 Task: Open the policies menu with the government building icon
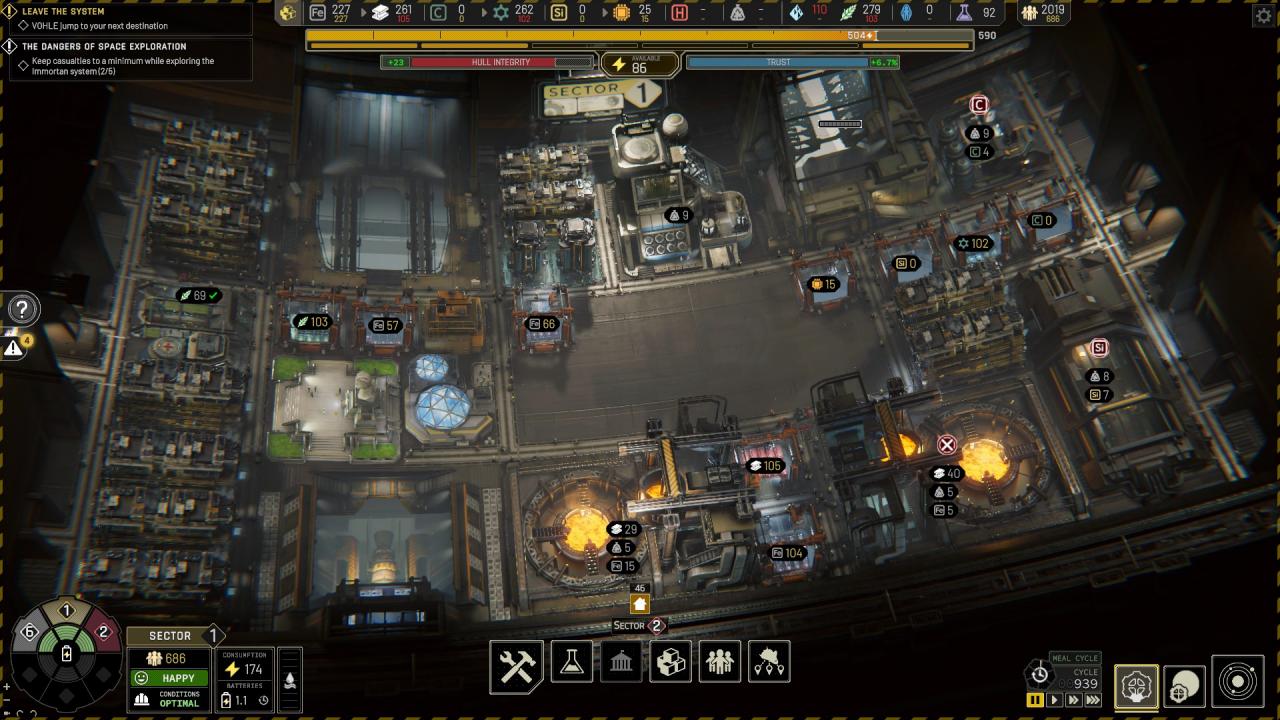(620, 662)
